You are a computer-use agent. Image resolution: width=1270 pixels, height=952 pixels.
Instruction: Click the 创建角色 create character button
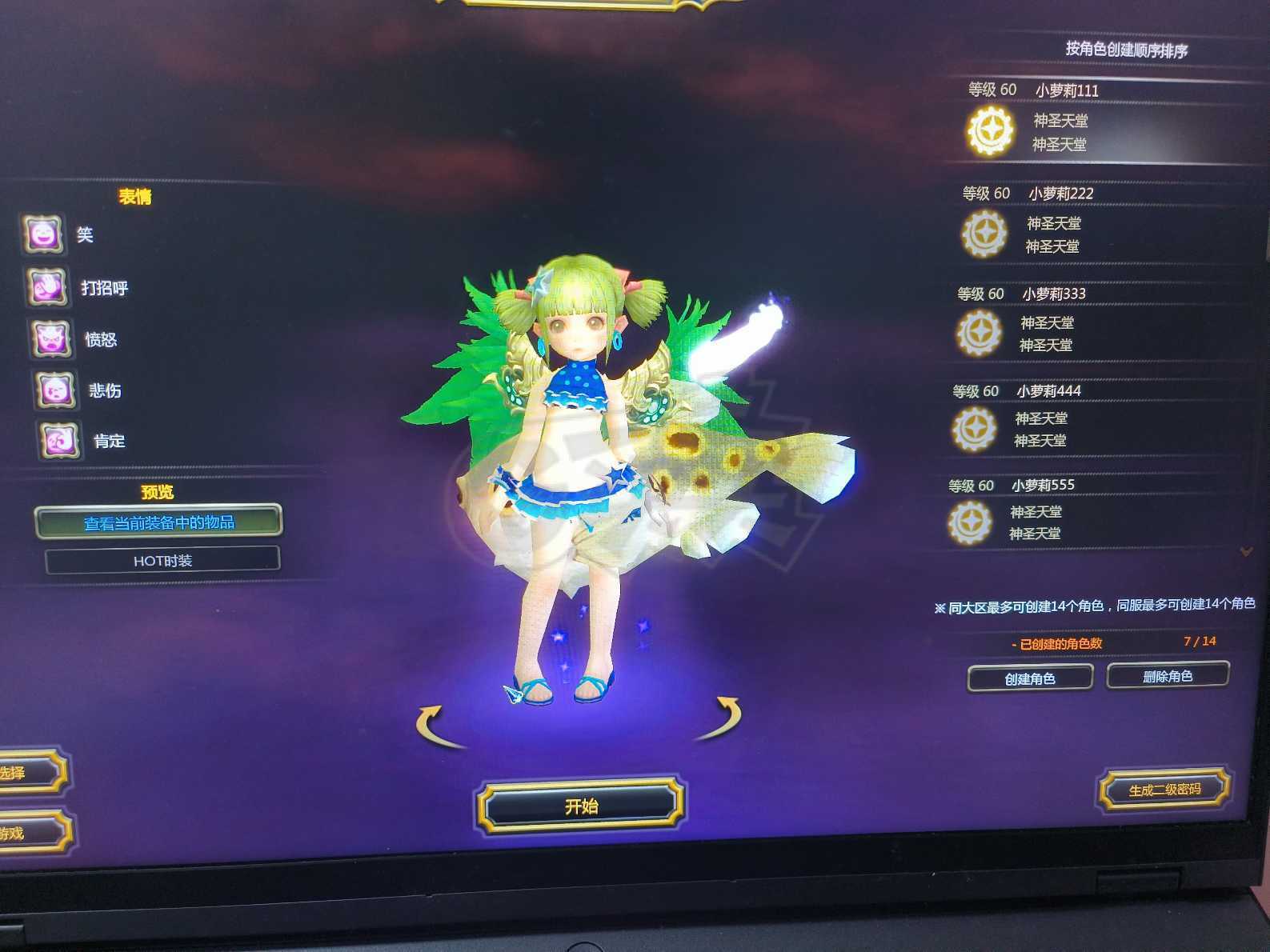point(1030,677)
